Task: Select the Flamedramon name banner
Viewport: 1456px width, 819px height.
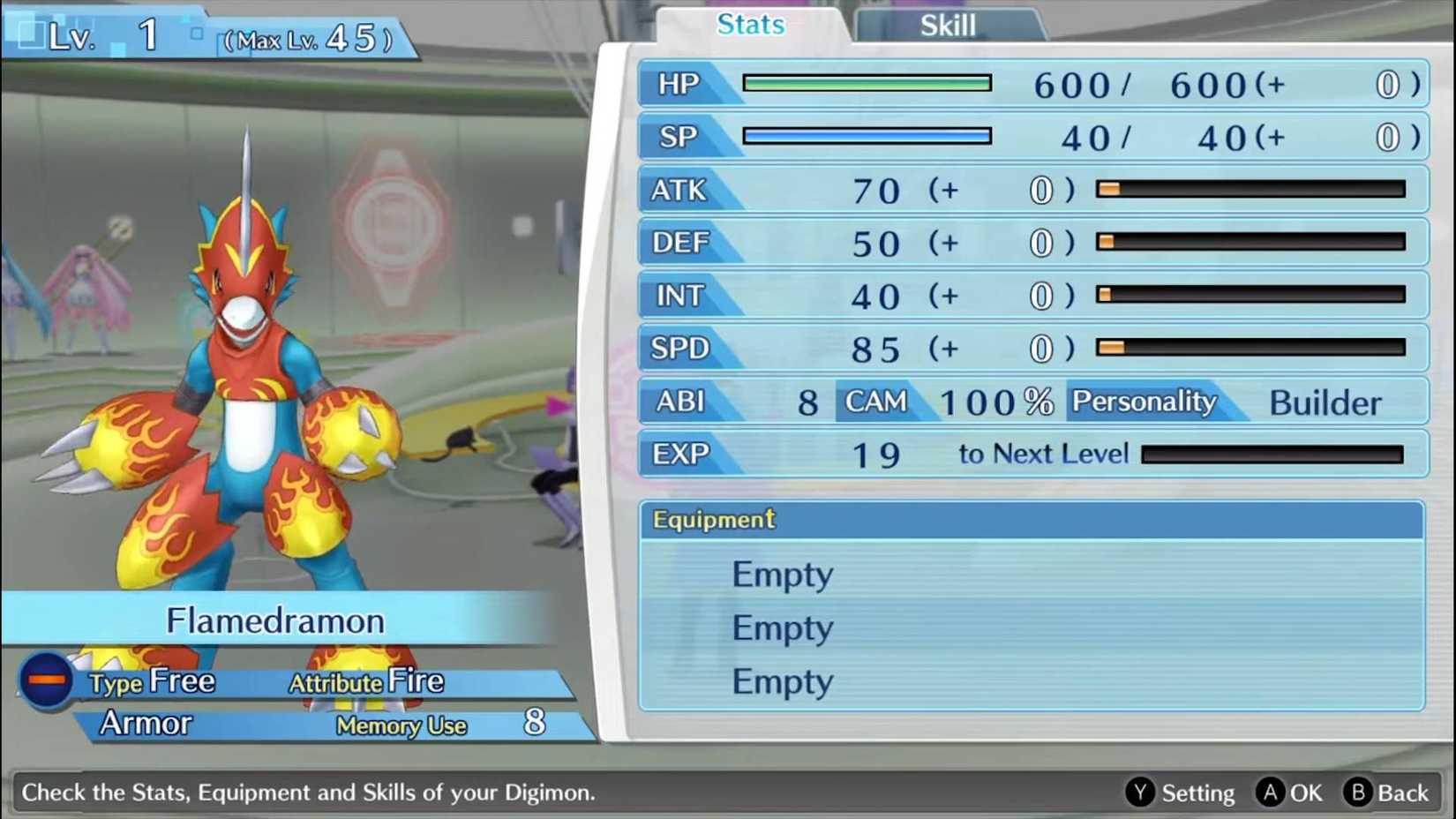Action: tap(275, 620)
